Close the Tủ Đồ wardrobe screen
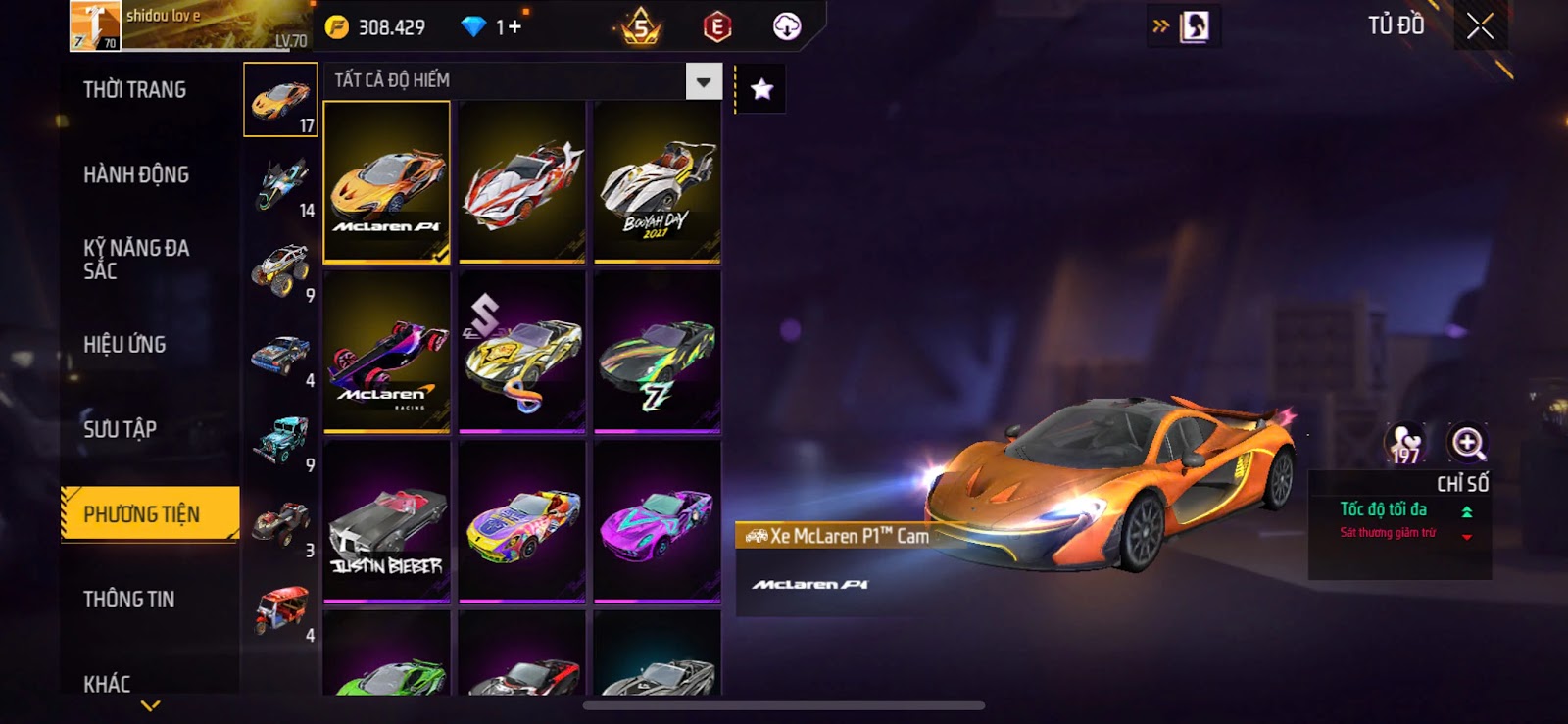This screenshot has height=724, width=1568. point(1480,26)
